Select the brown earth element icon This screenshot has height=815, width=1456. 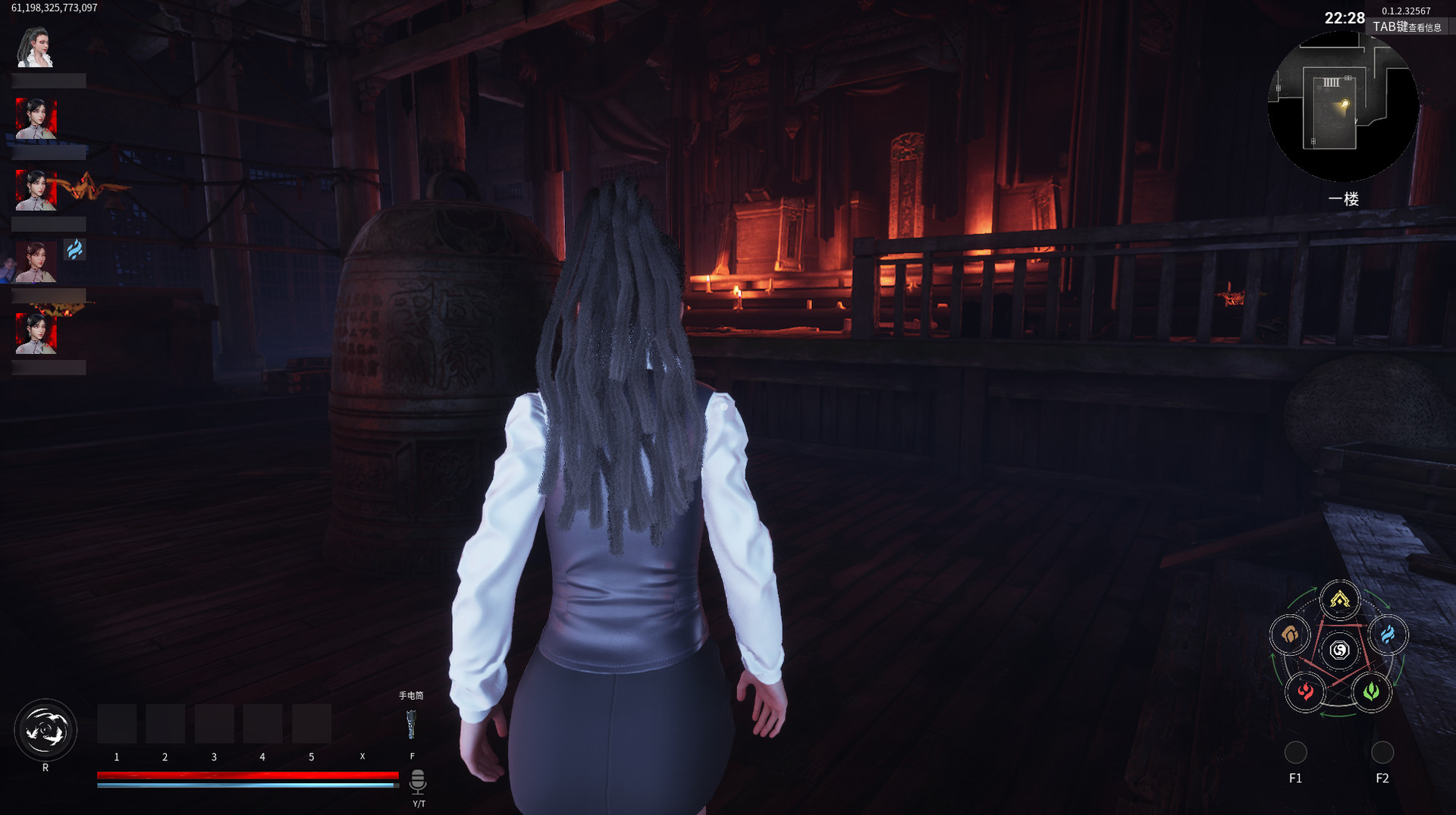click(x=1291, y=637)
